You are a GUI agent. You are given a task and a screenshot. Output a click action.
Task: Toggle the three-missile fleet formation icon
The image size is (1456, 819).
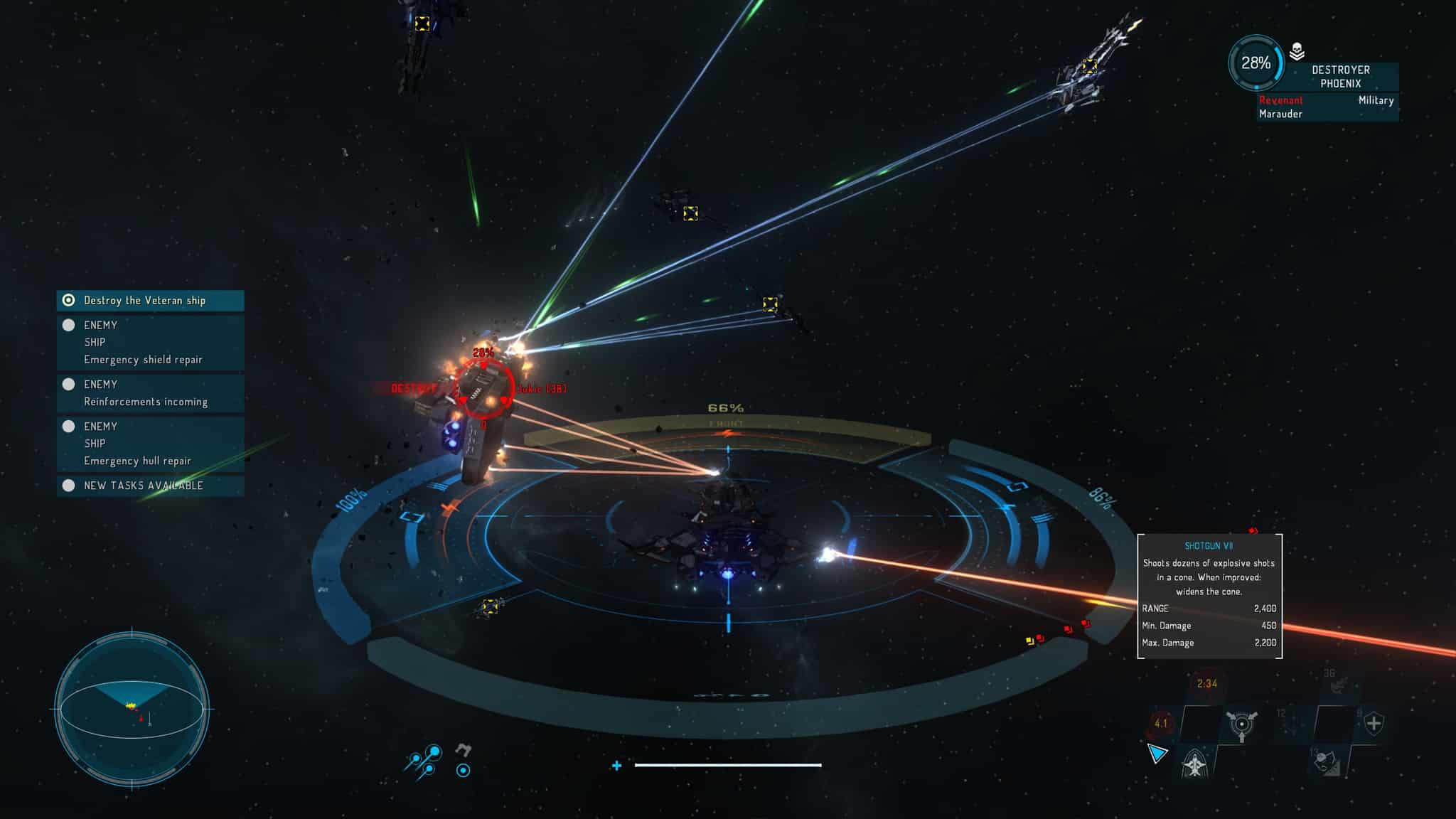(x=424, y=761)
